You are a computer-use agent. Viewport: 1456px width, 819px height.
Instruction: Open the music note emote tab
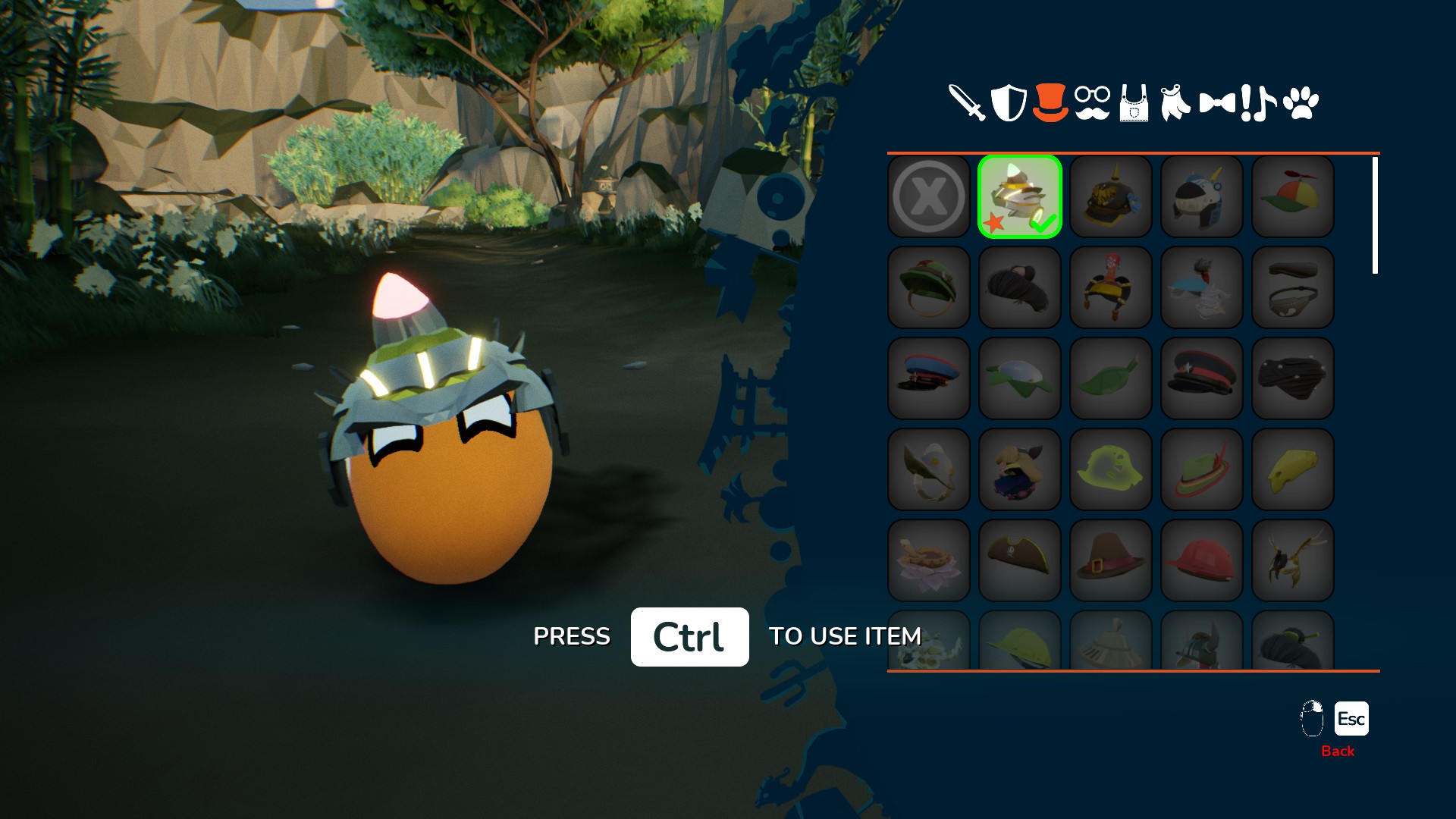pos(1259,103)
